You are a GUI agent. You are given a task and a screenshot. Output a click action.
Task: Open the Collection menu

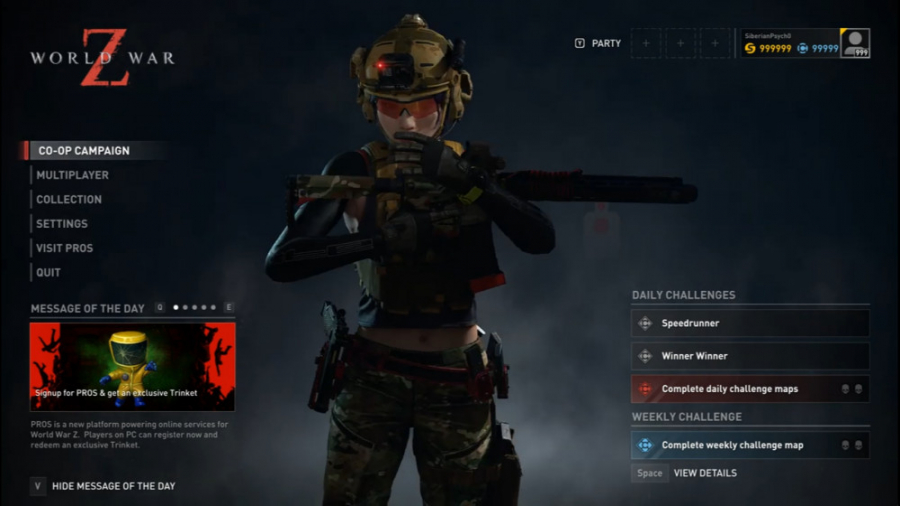point(69,200)
